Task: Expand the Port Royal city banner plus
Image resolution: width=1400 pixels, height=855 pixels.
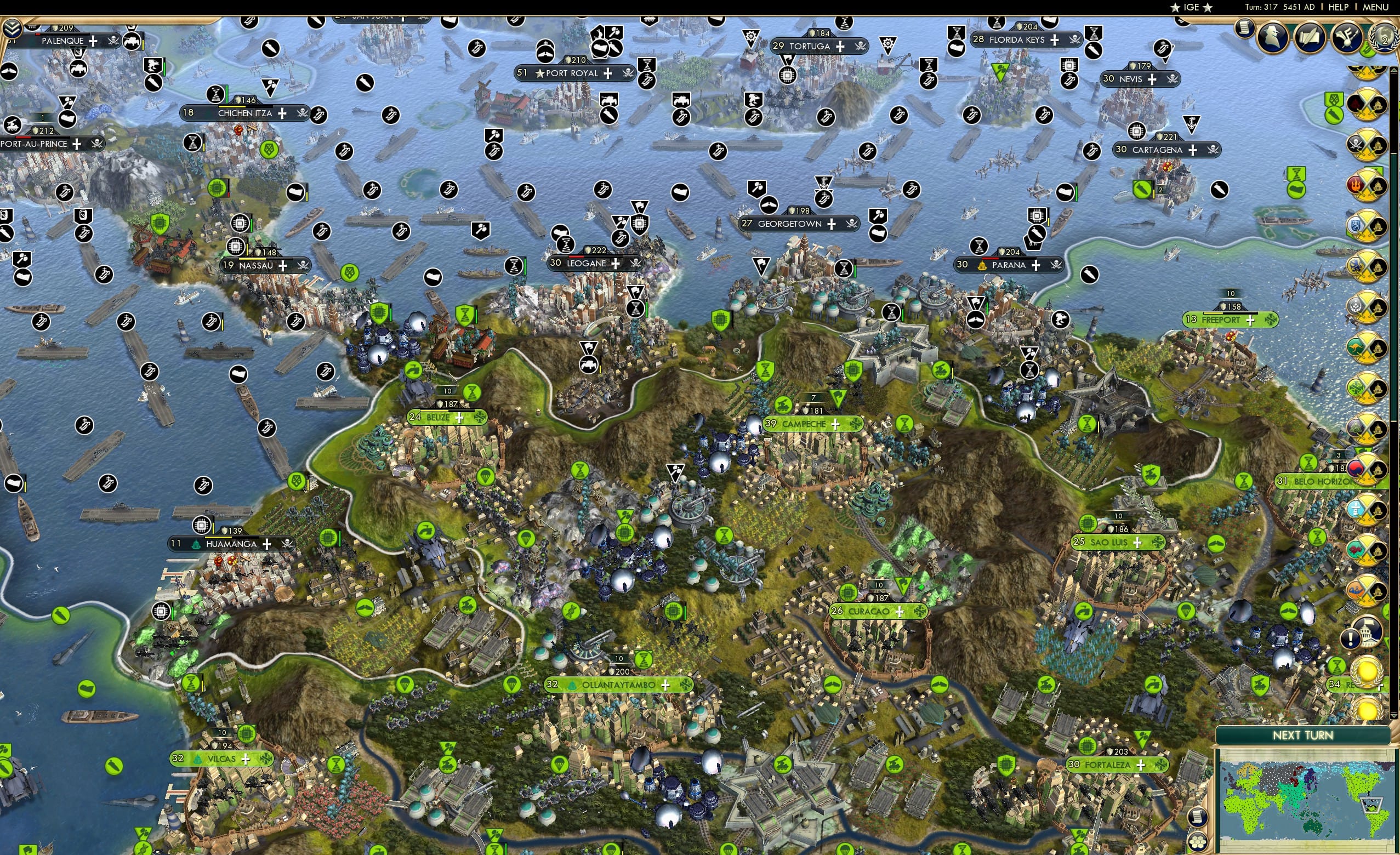Action: click(607, 74)
